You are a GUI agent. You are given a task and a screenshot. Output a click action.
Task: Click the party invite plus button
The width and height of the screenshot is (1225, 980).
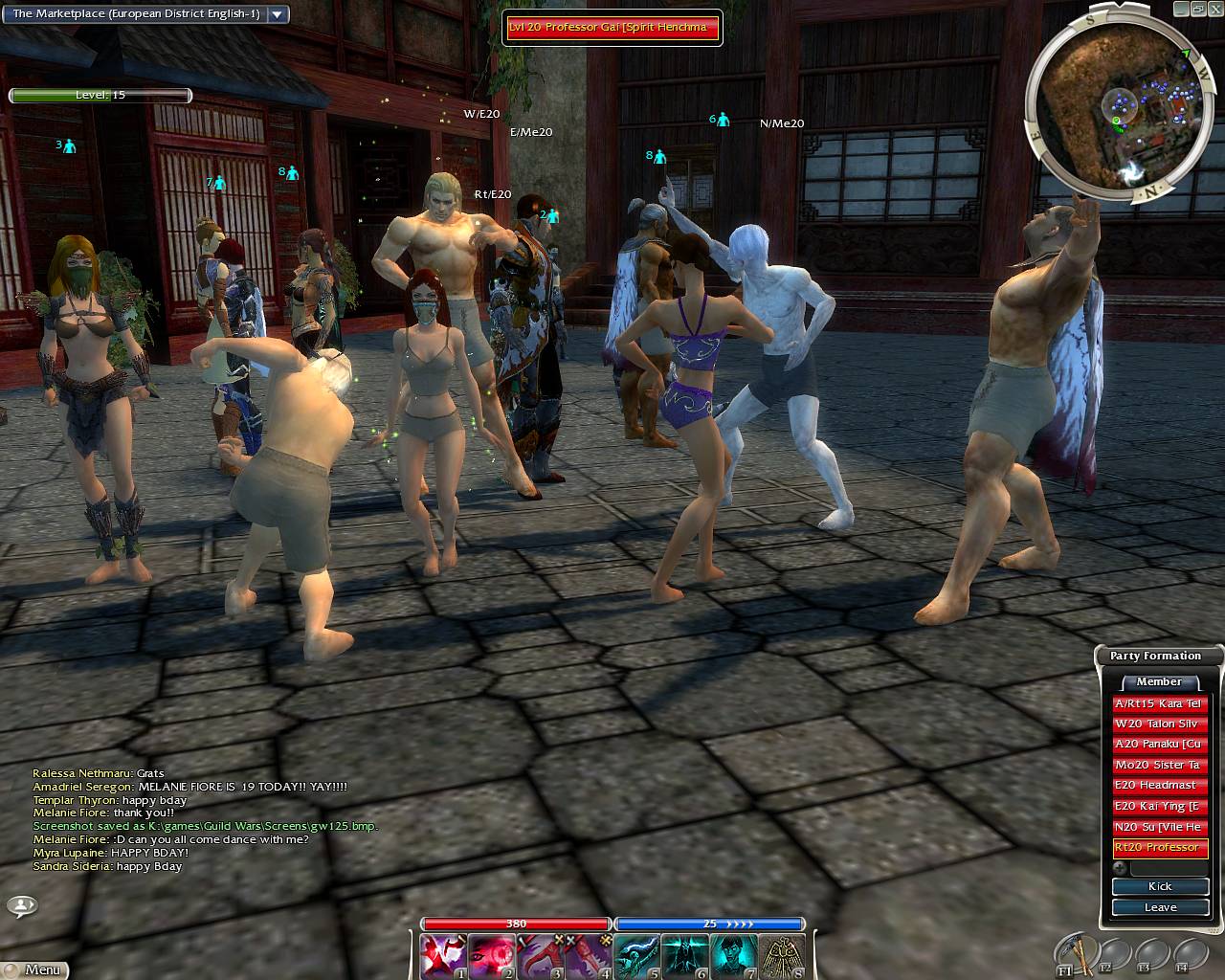(x=1122, y=868)
